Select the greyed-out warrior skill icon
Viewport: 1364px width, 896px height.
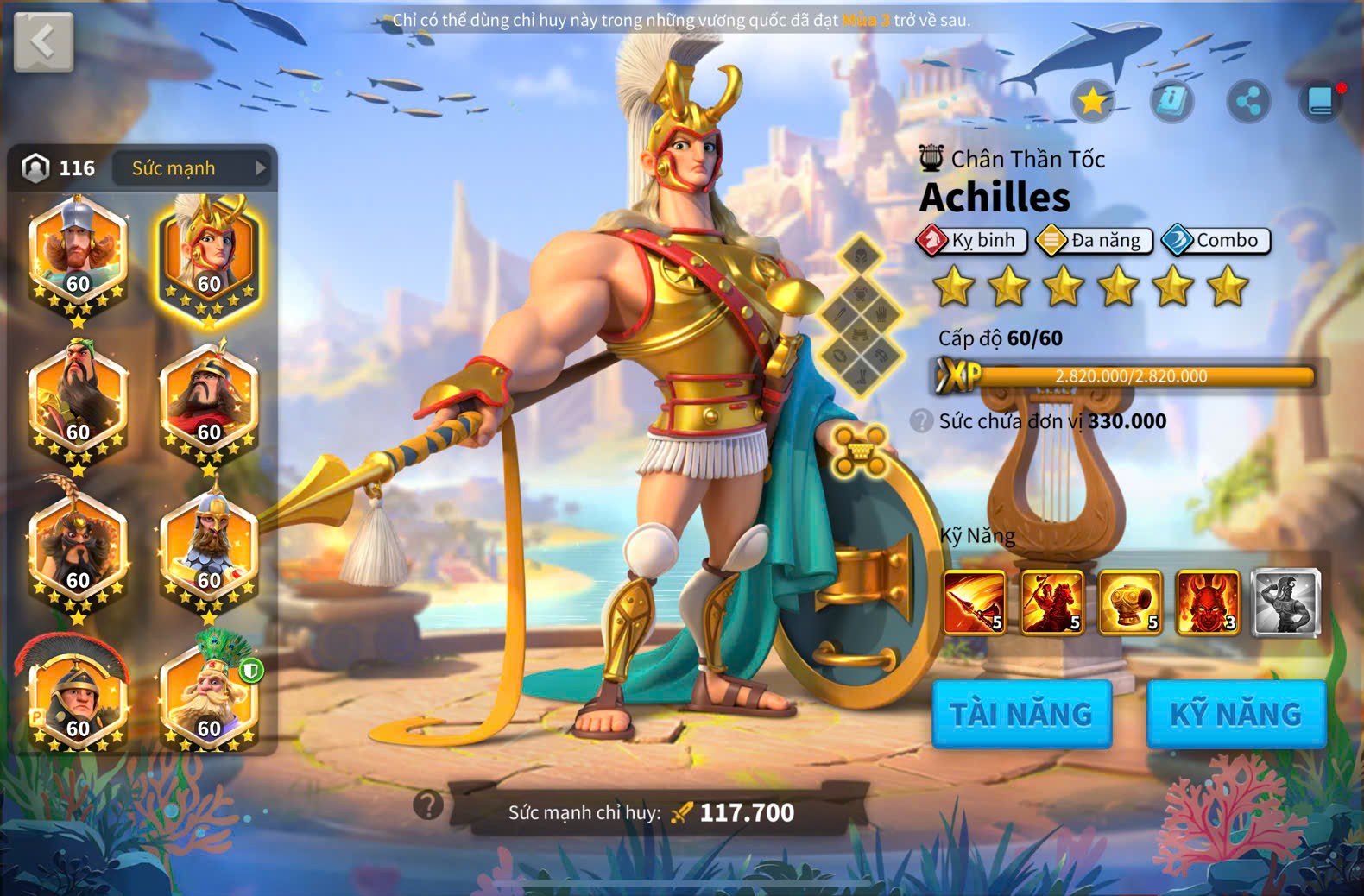point(1285,603)
